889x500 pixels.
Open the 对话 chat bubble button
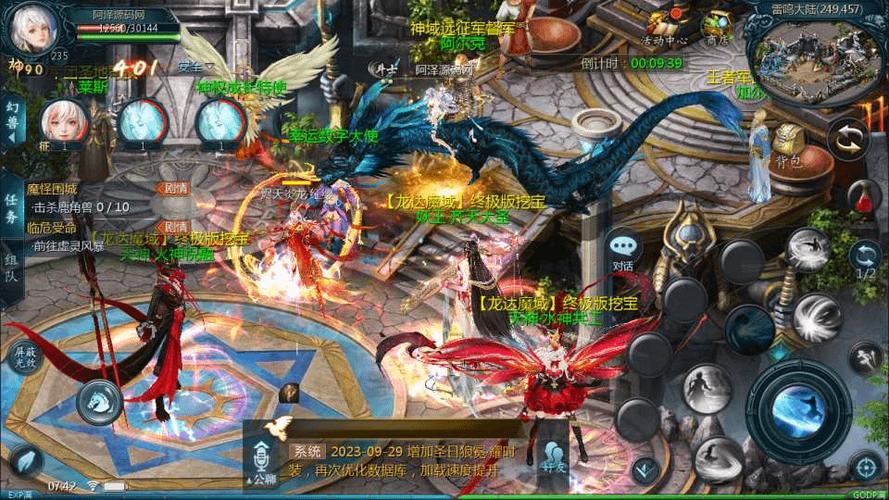click(x=623, y=251)
